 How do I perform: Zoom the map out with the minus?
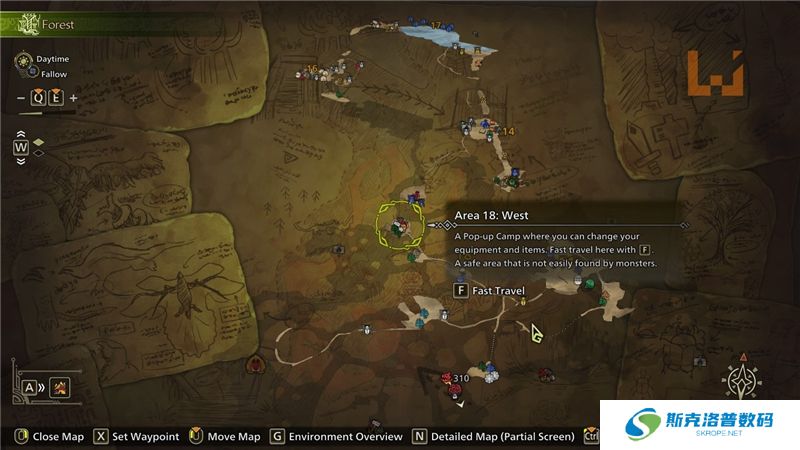20,98
